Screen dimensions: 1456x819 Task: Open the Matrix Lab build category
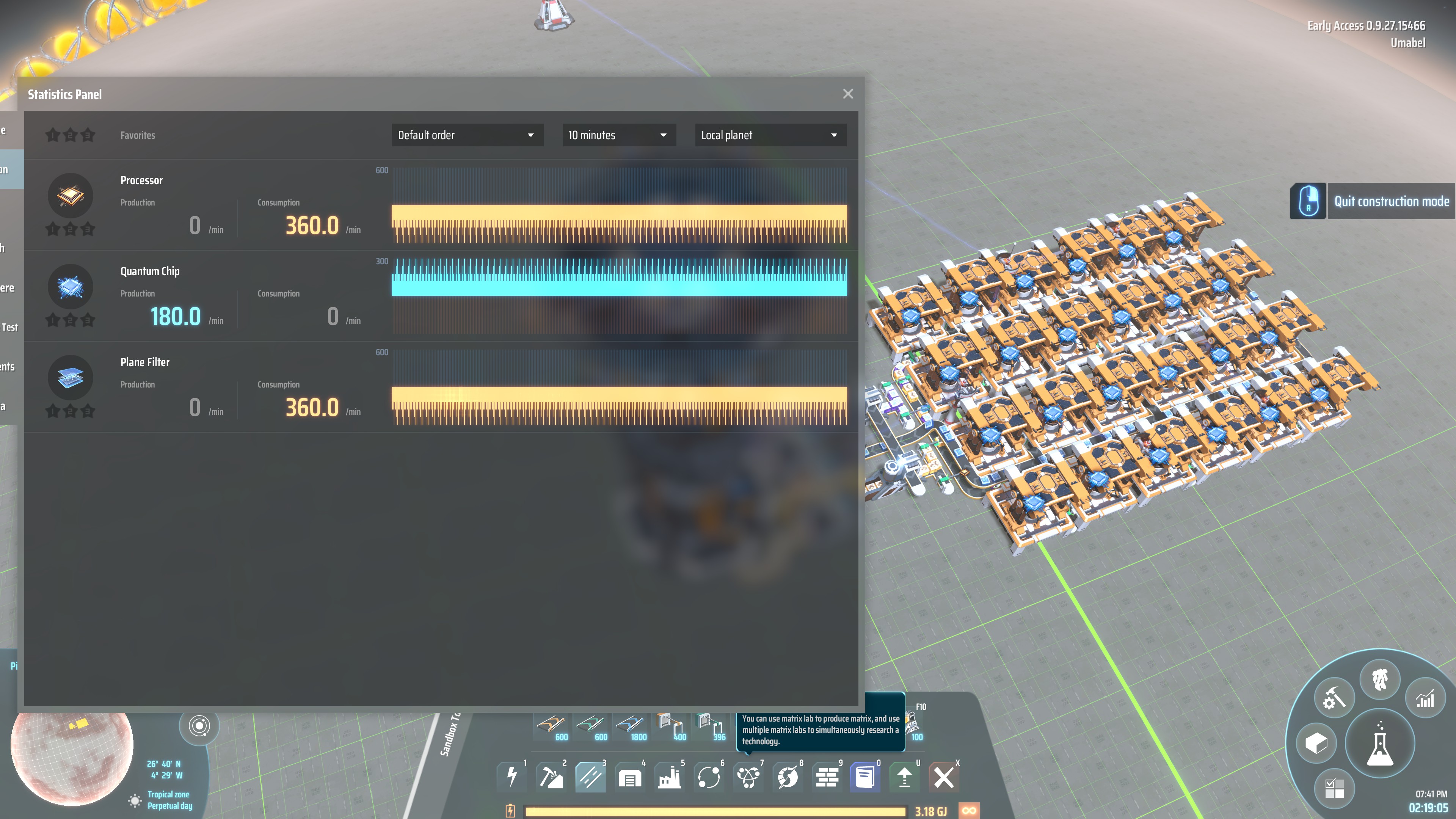748,777
